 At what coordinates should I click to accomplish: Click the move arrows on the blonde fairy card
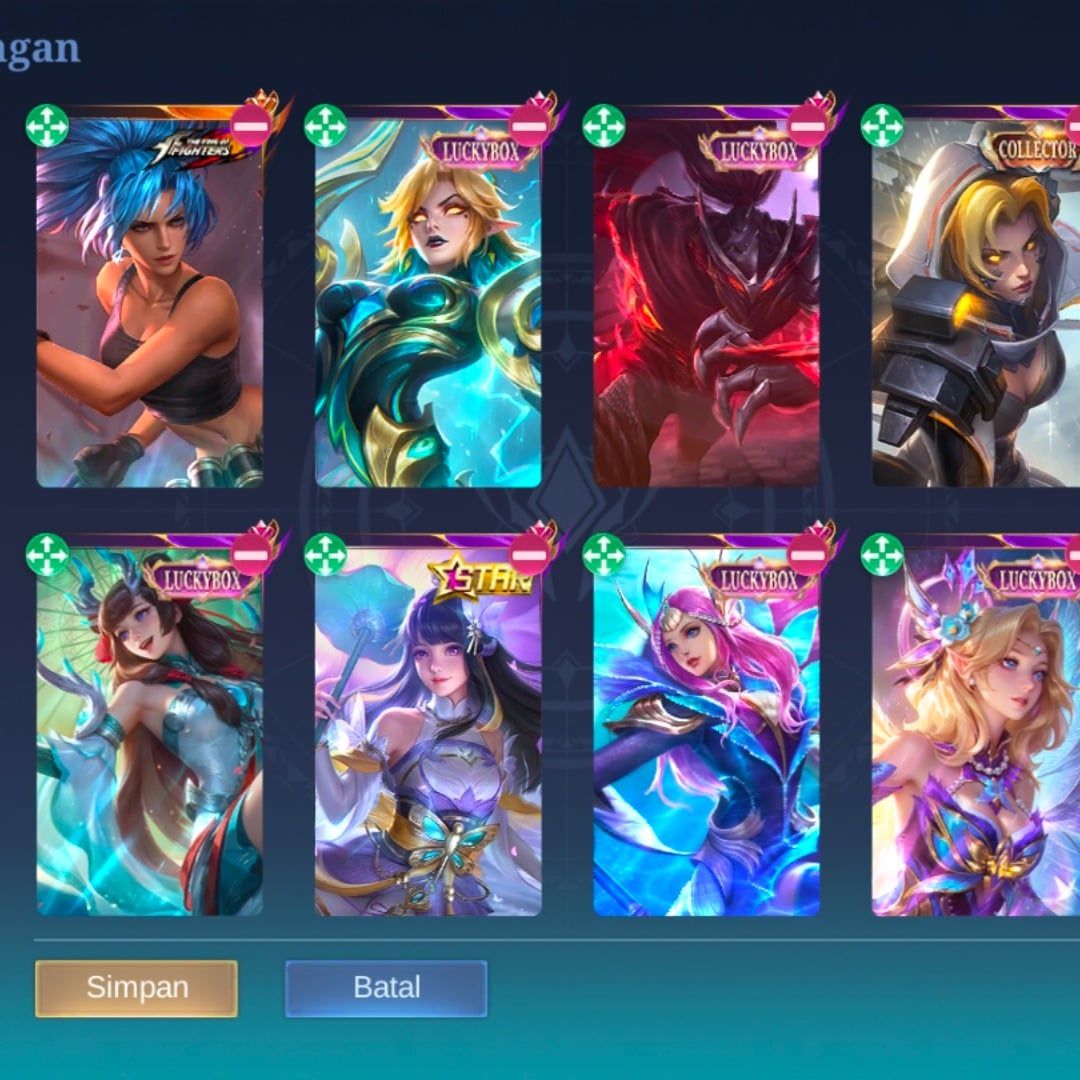[x=882, y=554]
